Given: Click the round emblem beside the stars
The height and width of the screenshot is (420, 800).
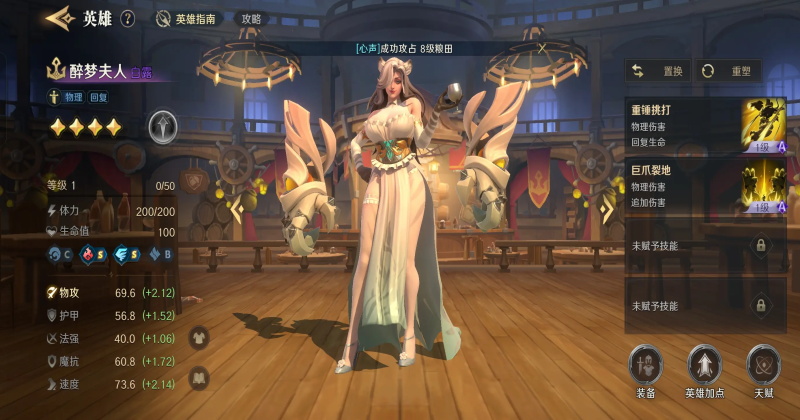Looking at the screenshot, I should [x=163, y=126].
